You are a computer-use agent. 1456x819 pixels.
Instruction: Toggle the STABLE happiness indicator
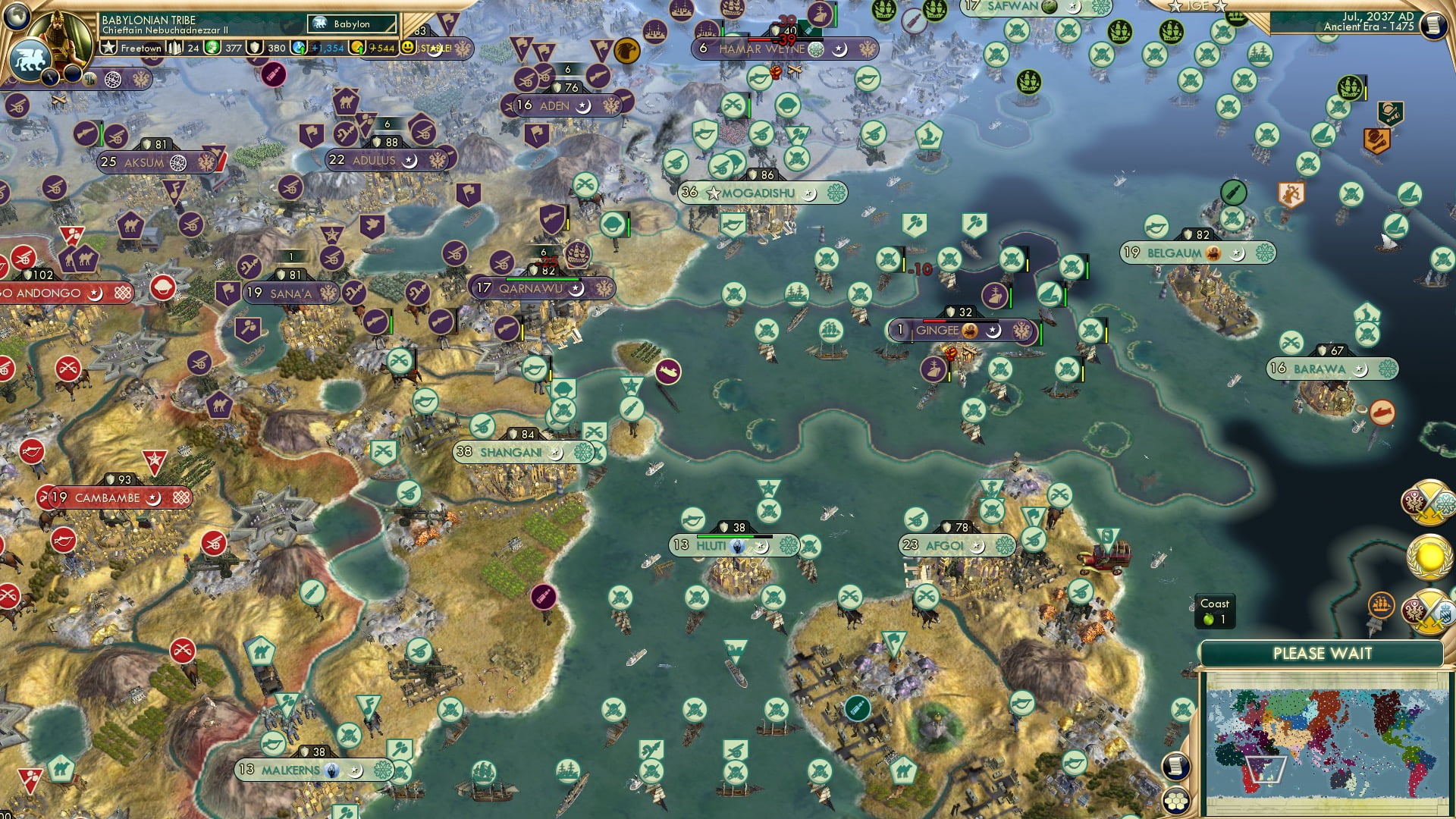pyautogui.click(x=407, y=47)
